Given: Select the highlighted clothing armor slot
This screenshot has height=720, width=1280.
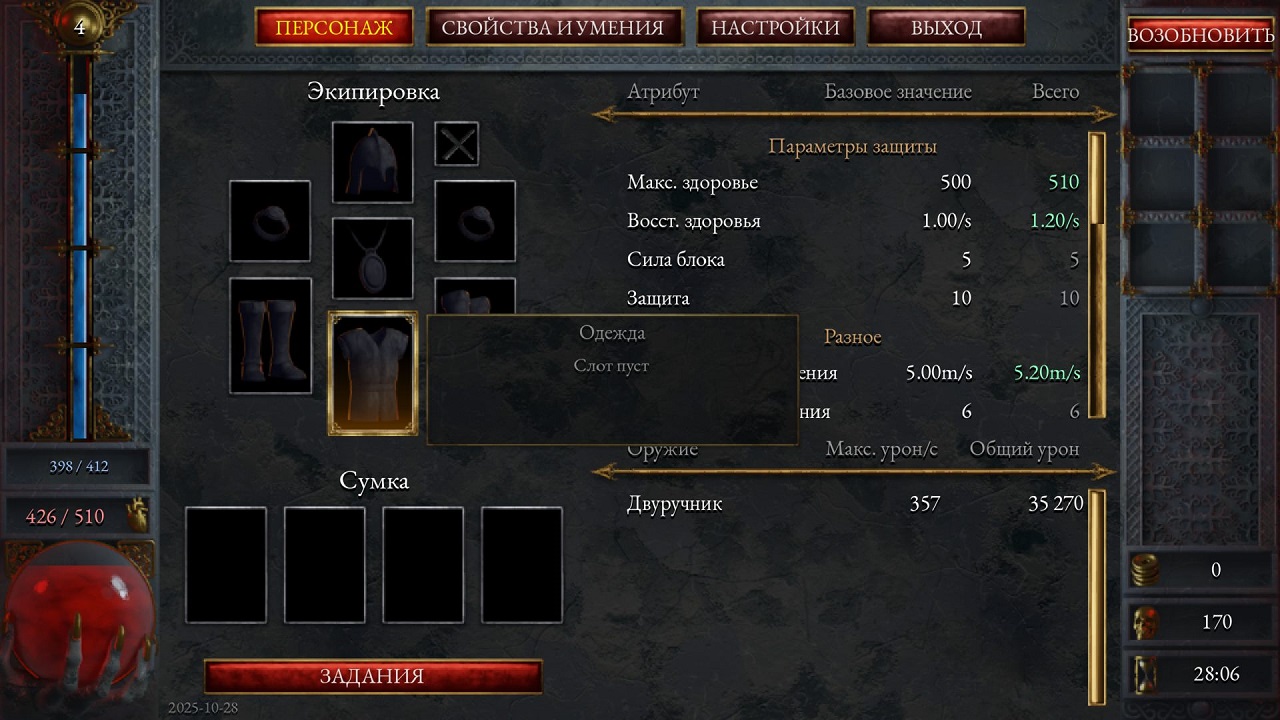Looking at the screenshot, I should coord(373,372).
